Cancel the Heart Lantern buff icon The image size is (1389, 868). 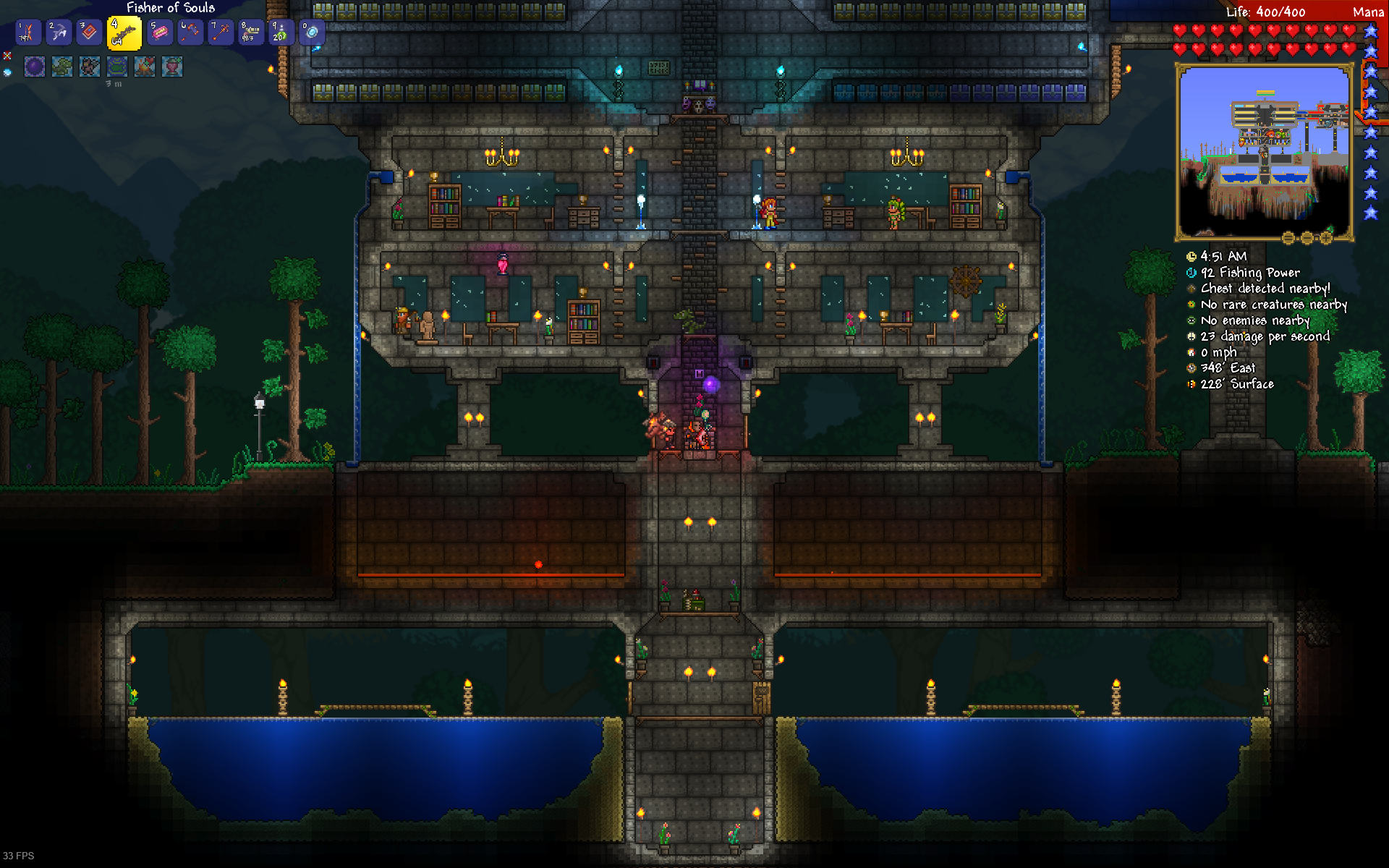tap(172, 67)
